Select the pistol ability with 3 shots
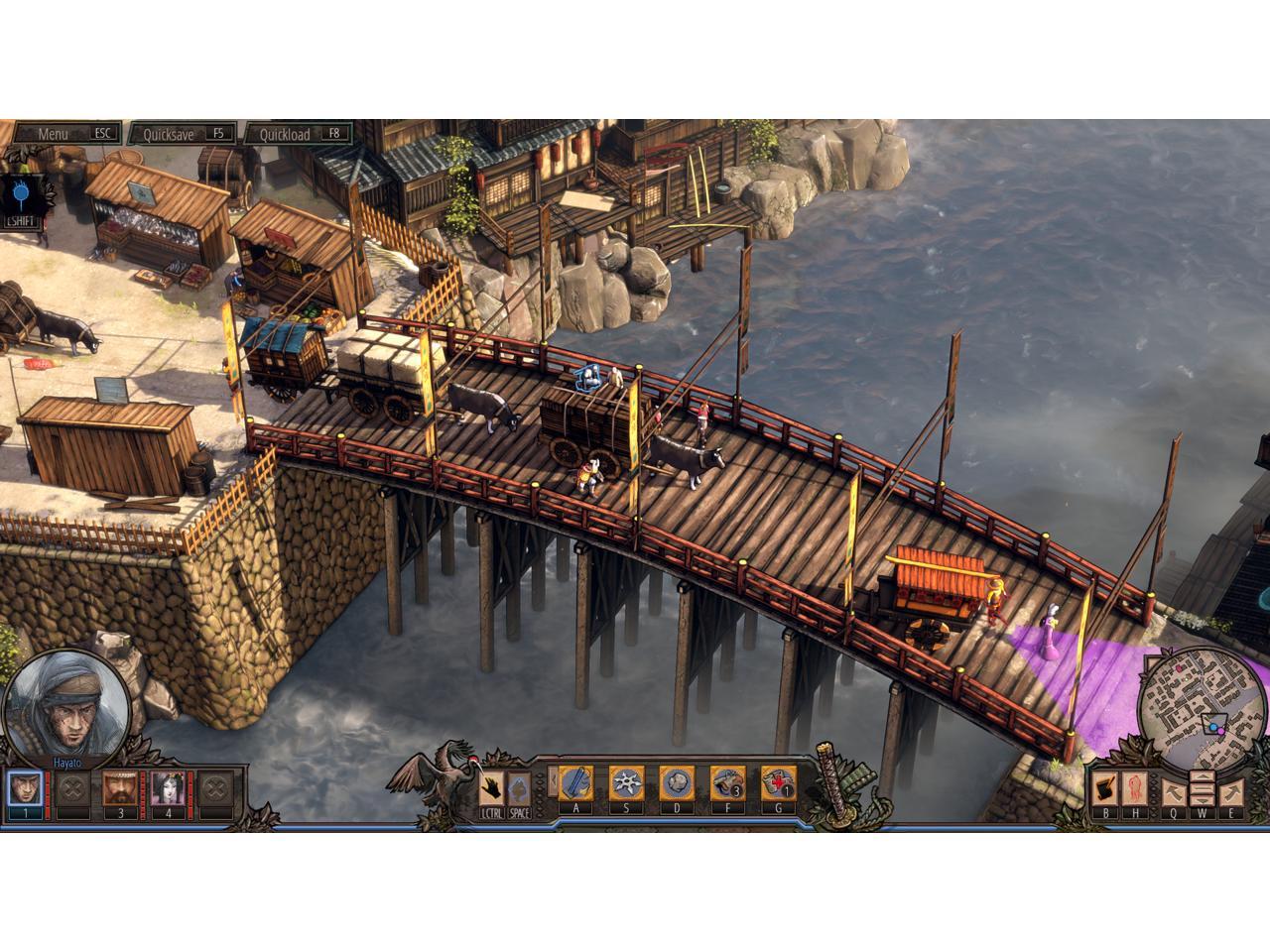The width and height of the screenshot is (1270, 952). point(728,783)
